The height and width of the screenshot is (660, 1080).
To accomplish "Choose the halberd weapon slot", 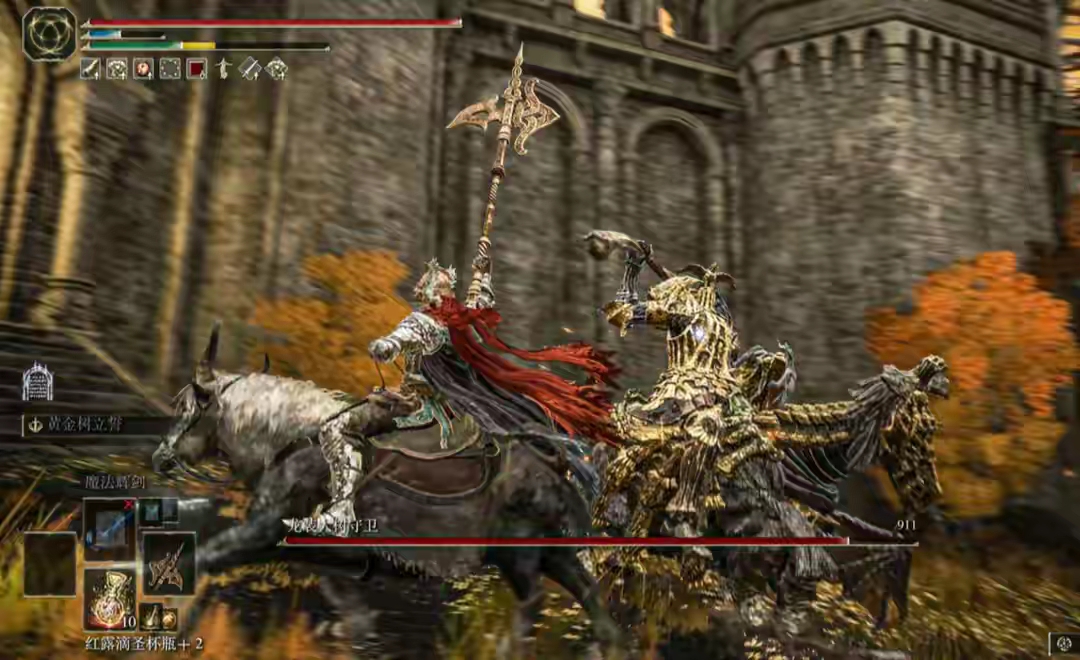I will tap(168, 564).
